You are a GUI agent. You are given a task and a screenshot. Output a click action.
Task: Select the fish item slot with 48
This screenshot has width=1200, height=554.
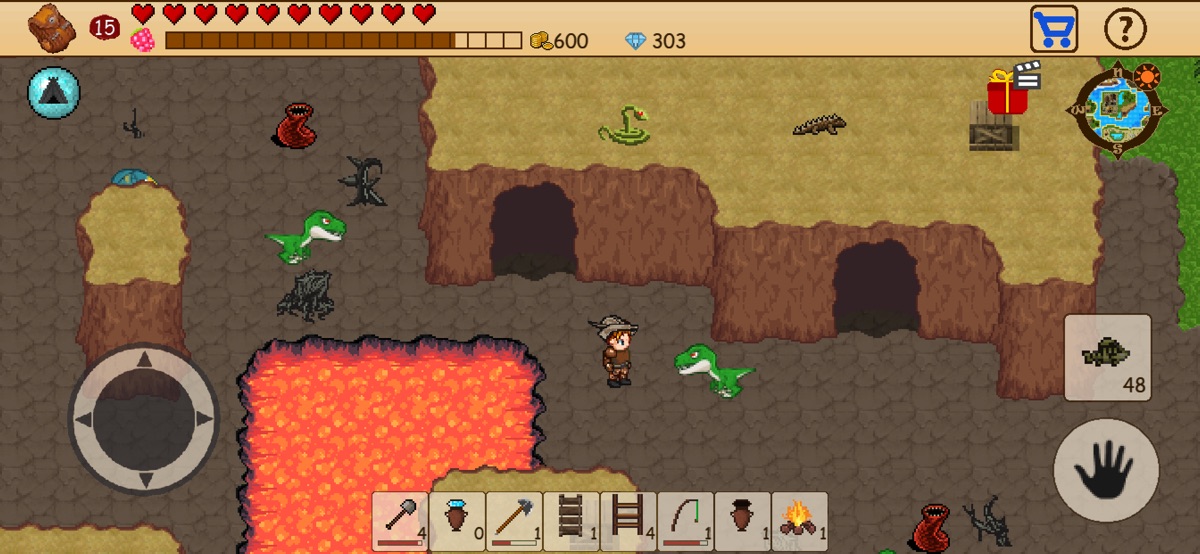1107,357
